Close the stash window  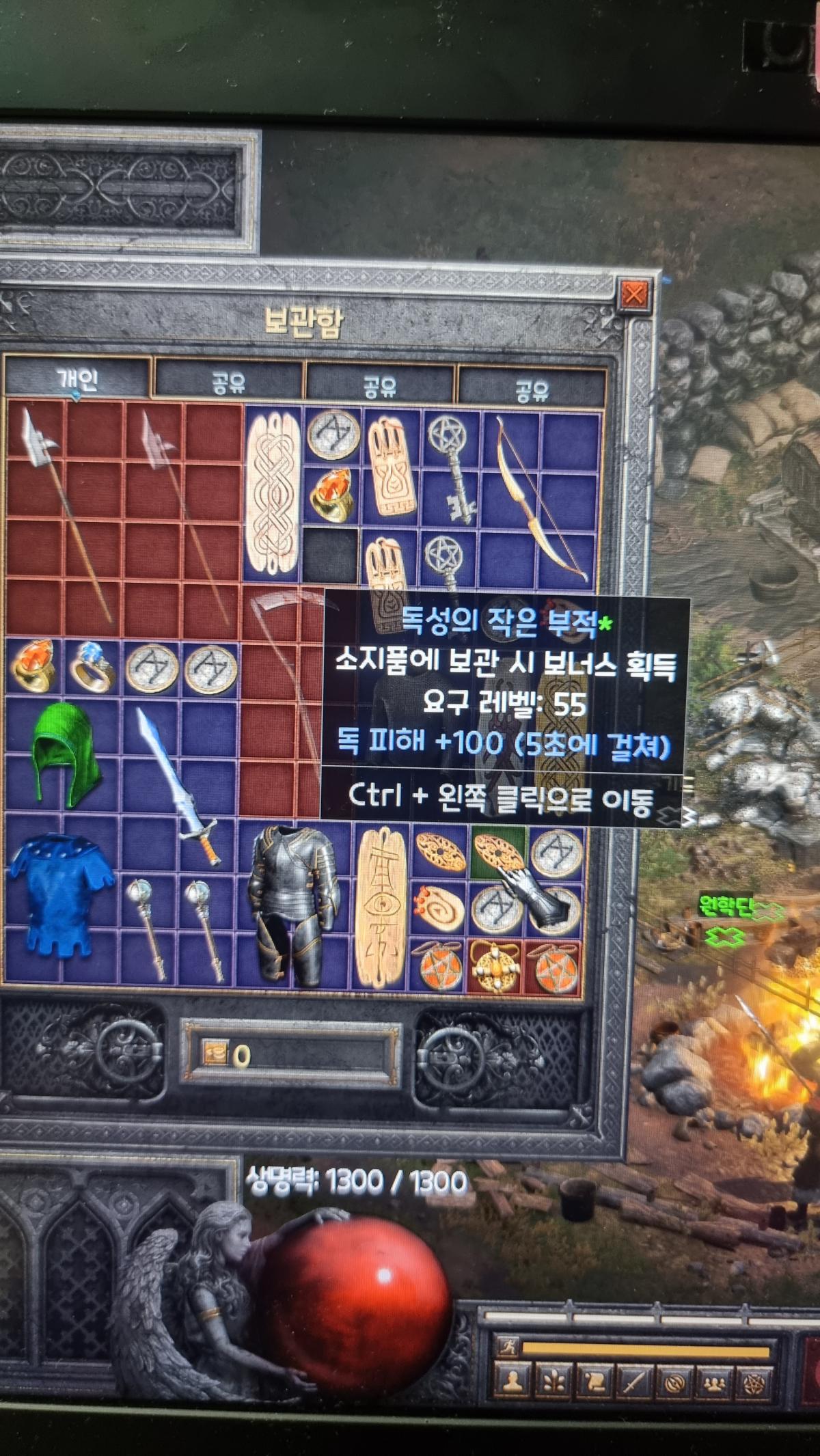(x=633, y=294)
